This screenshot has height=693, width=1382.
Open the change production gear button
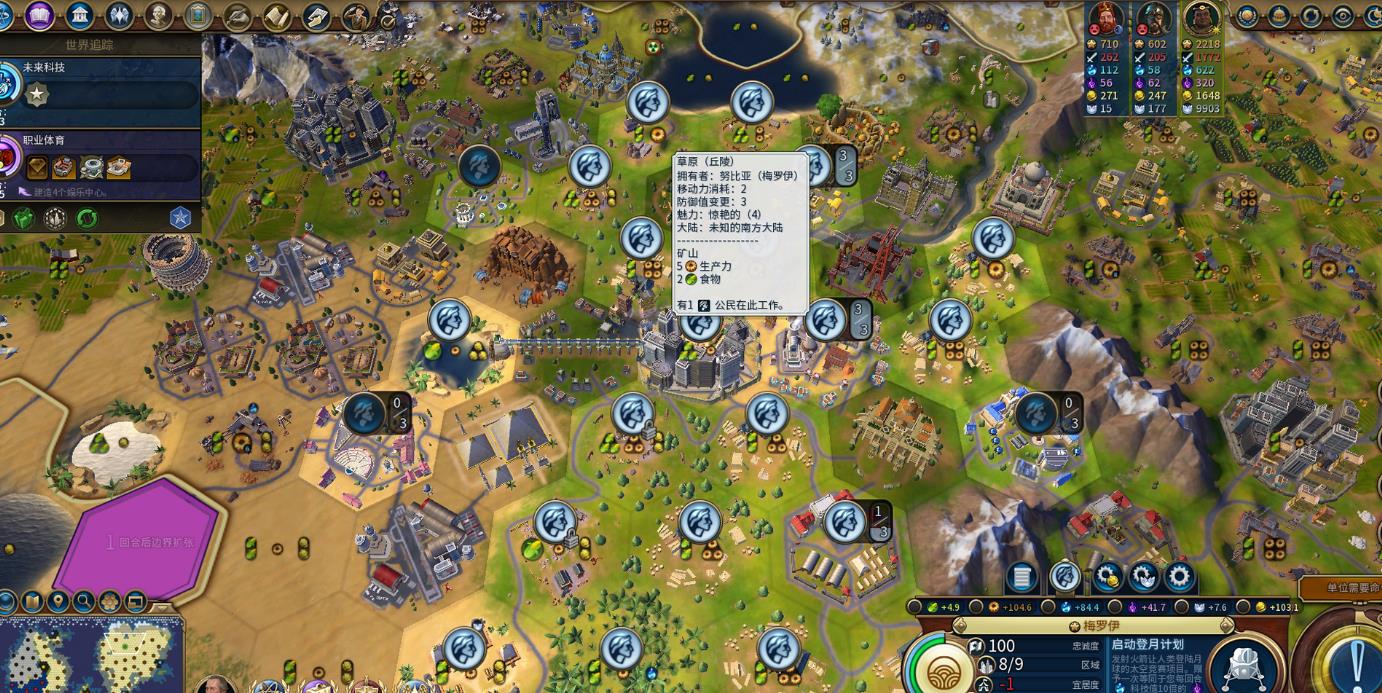point(1180,577)
